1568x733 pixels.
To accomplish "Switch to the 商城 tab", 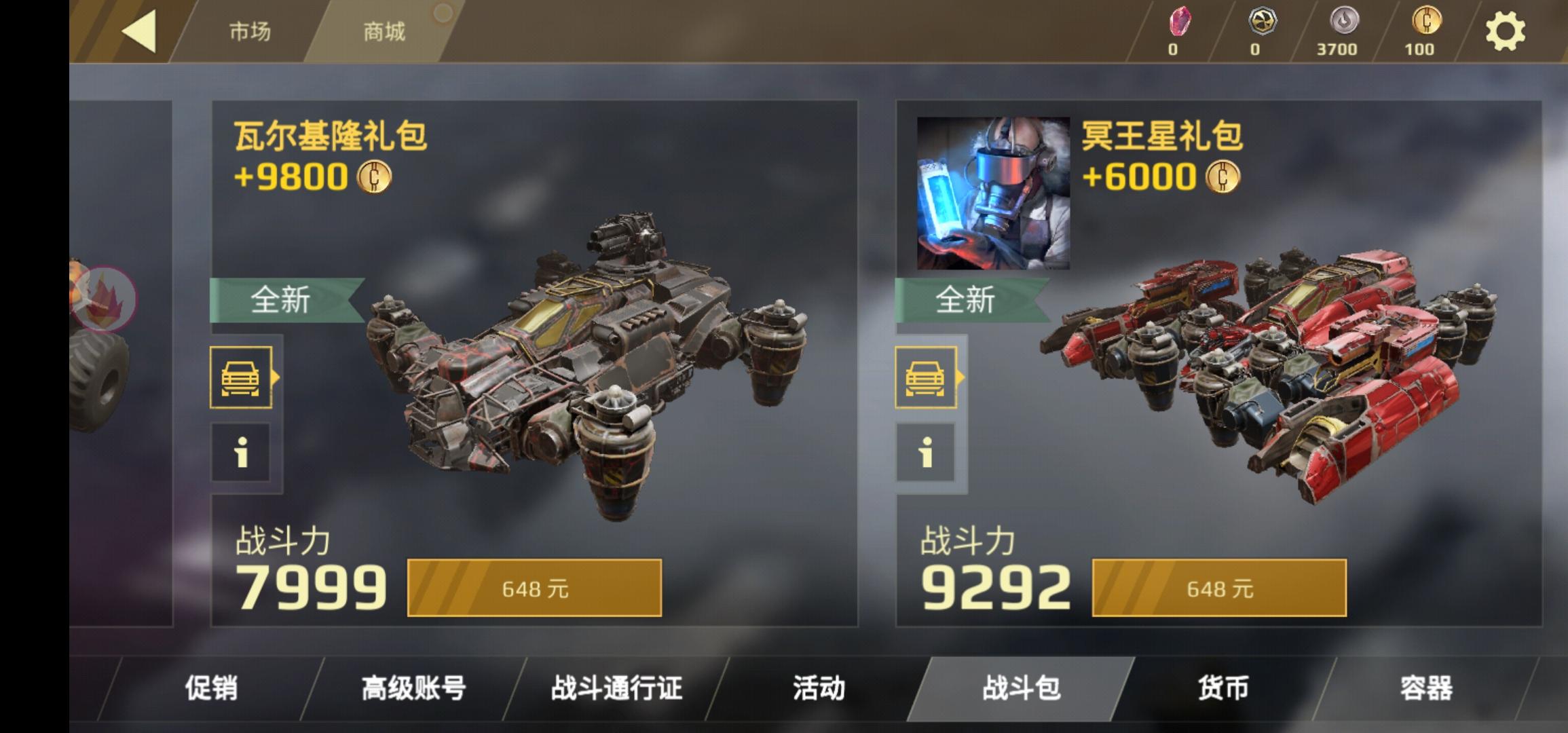I will point(384,31).
